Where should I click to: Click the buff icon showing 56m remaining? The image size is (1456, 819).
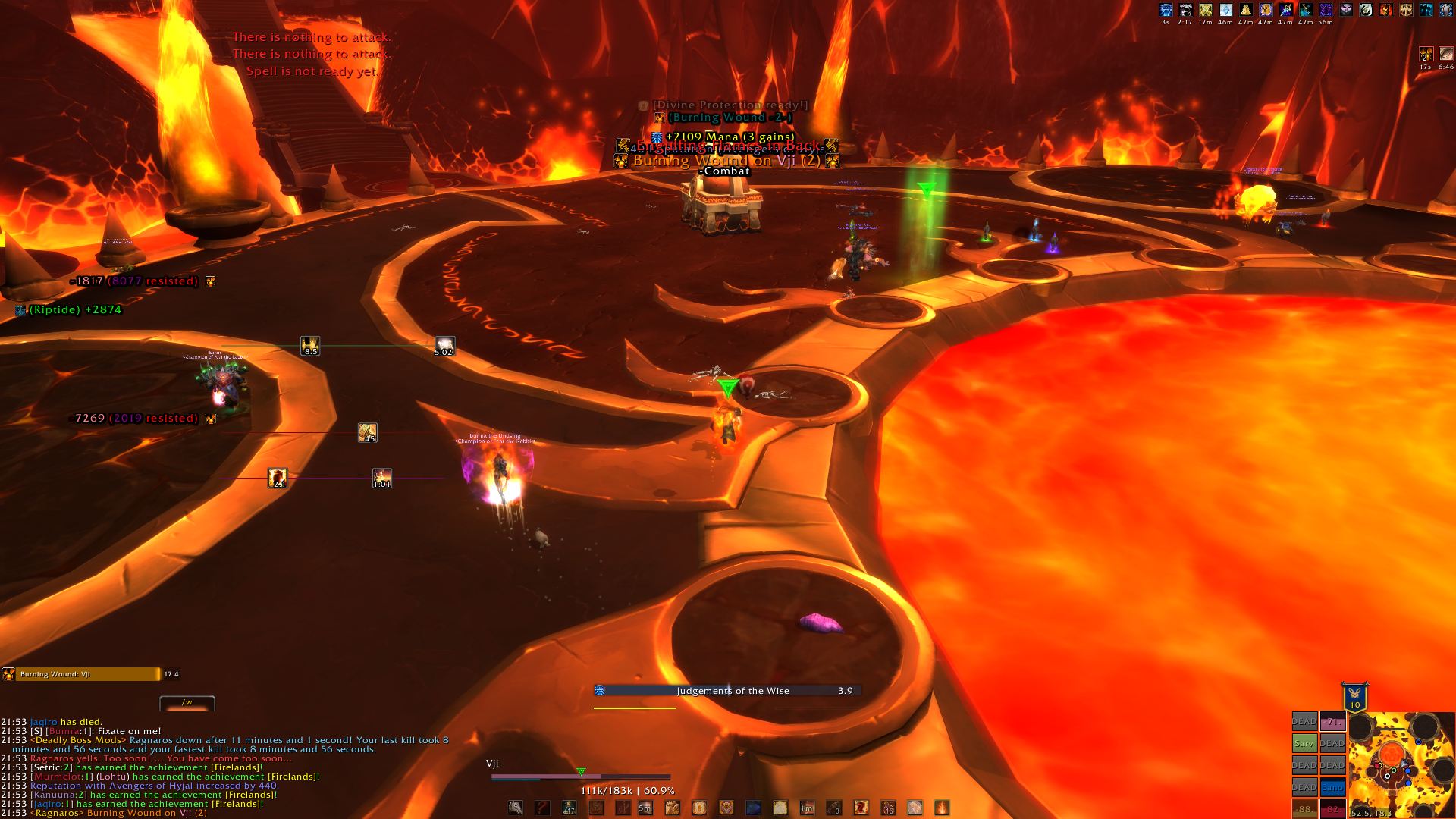(1326, 10)
